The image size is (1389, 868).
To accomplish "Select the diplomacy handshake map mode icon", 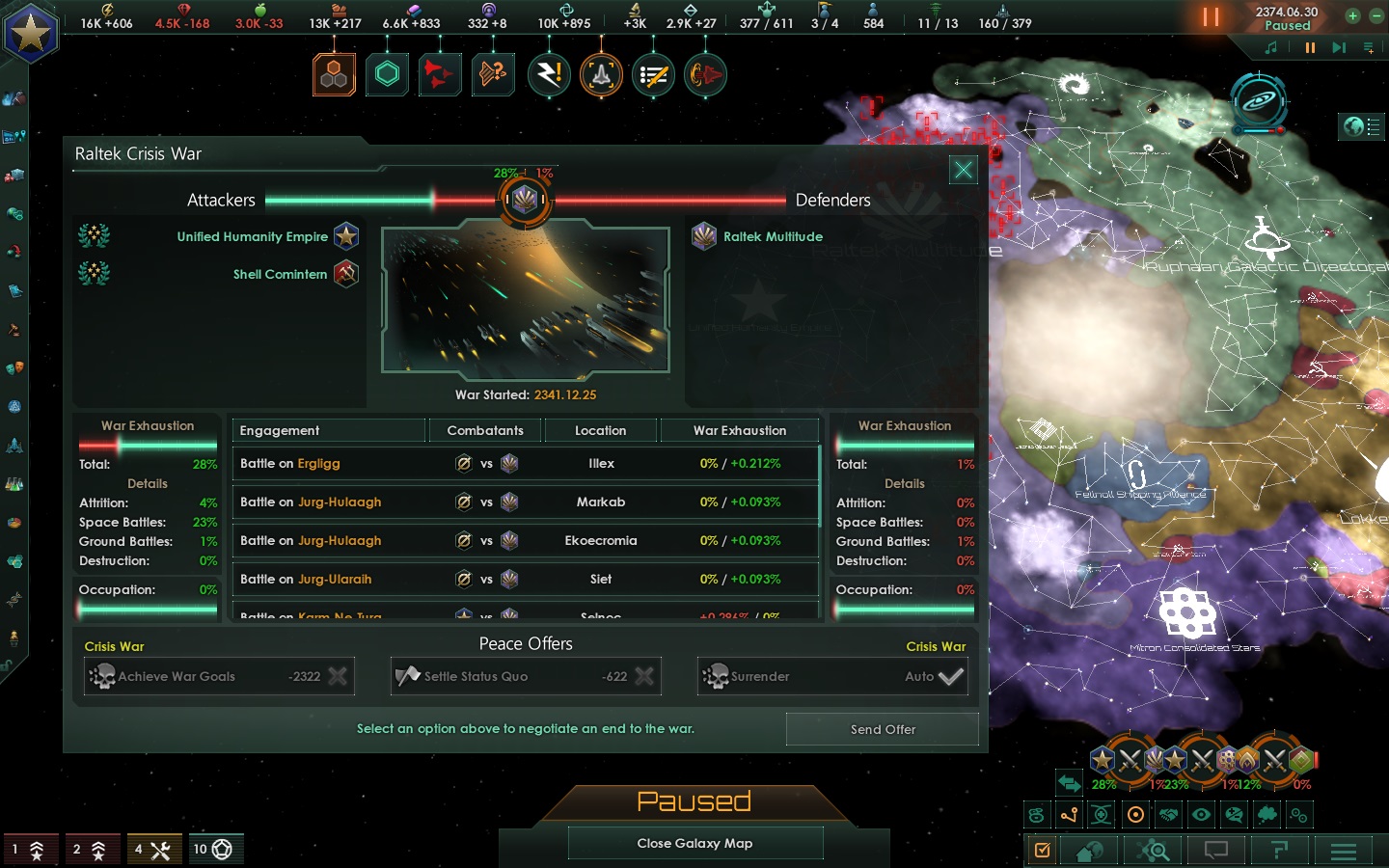I will [x=1168, y=815].
